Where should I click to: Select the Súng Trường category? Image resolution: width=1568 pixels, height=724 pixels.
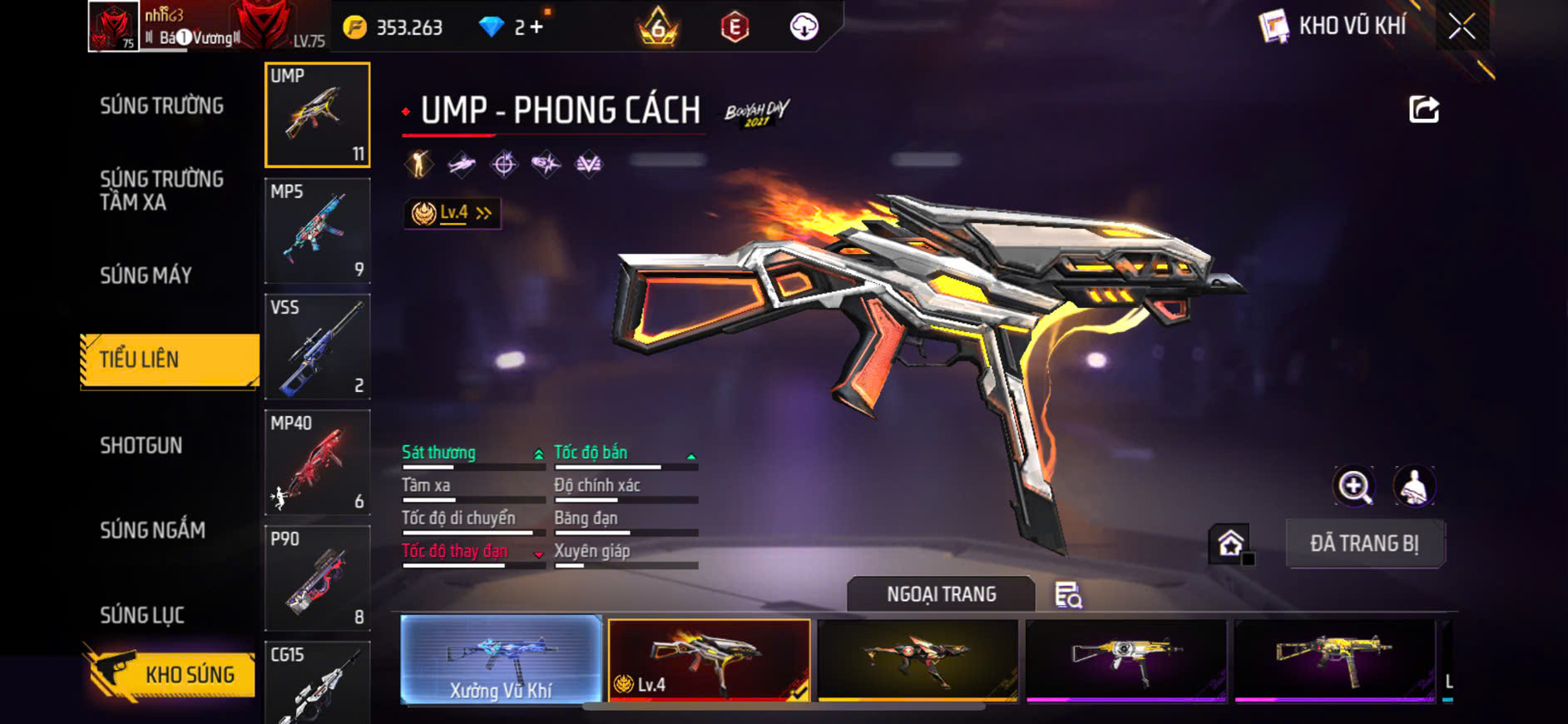[x=161, y=106]
